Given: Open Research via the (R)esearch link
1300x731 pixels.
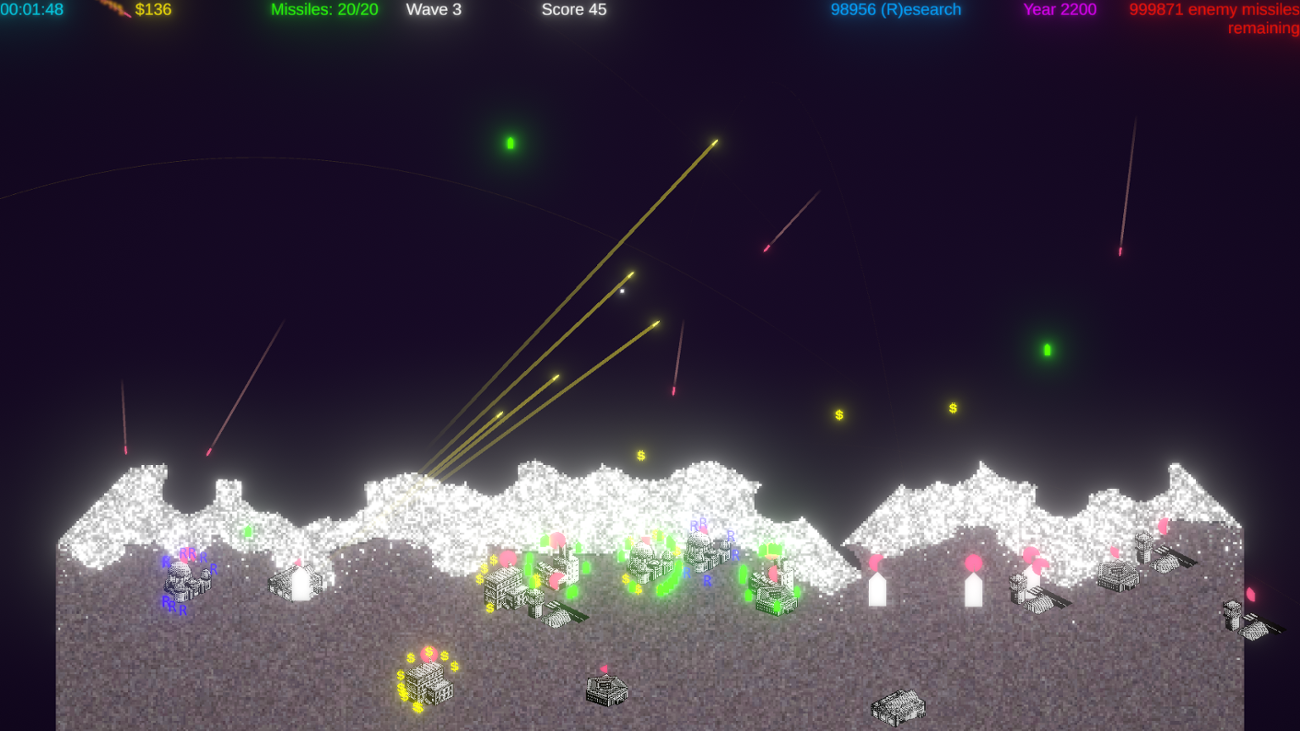Looking at the screenshot, I should [895, 10].
